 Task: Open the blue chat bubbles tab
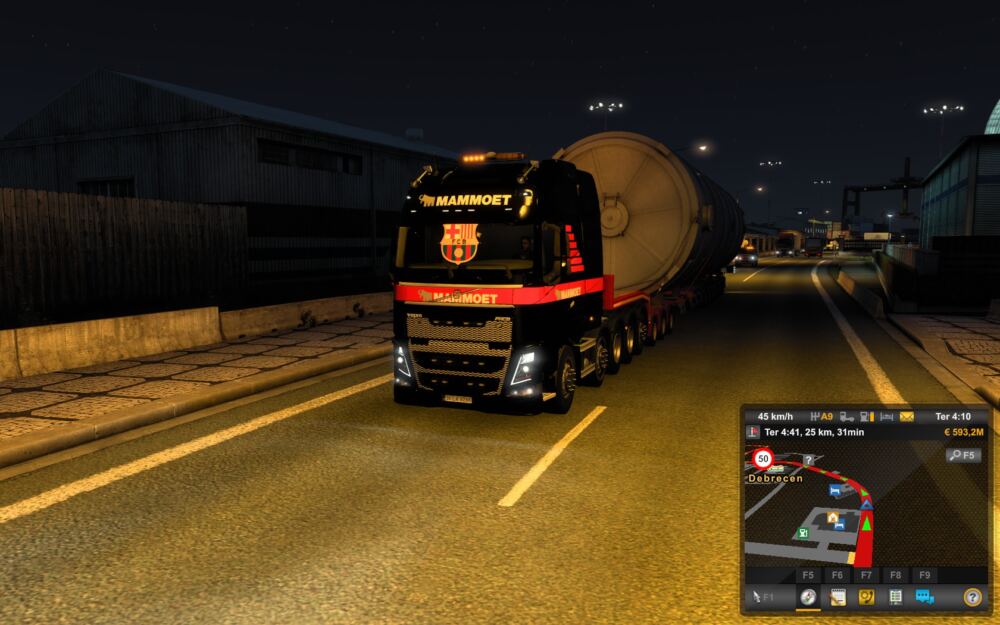pos(924,597)
